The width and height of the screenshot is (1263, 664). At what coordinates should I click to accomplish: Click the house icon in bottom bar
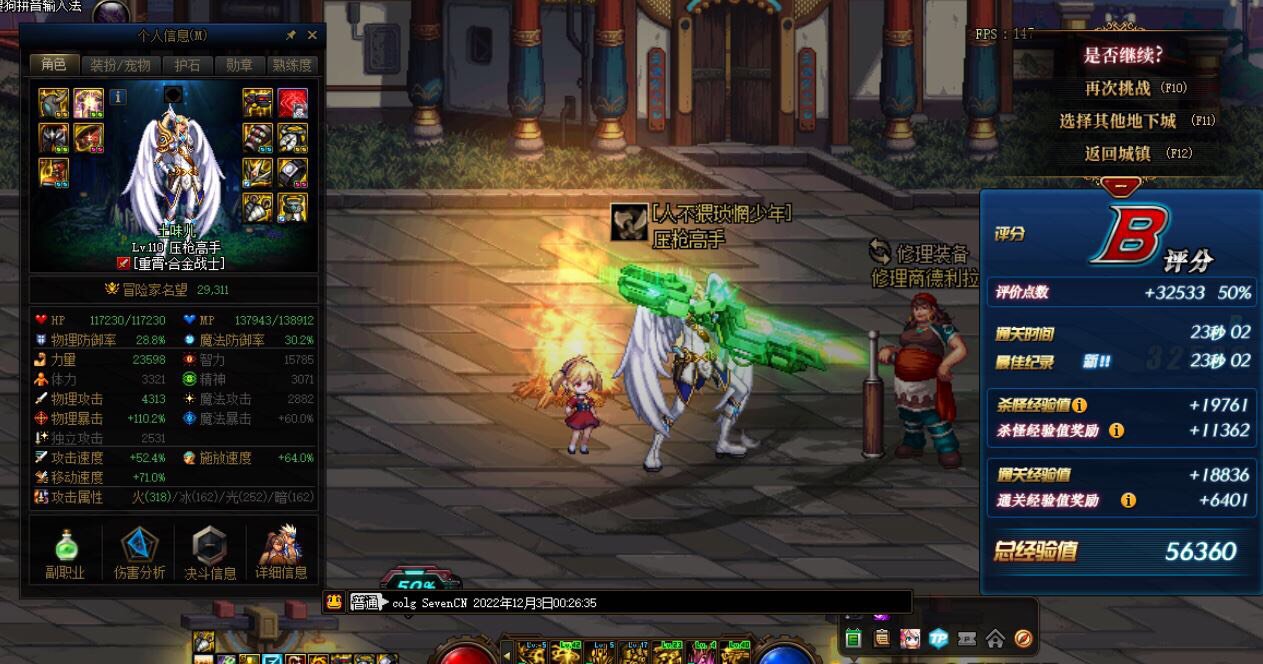click(995, 638)
